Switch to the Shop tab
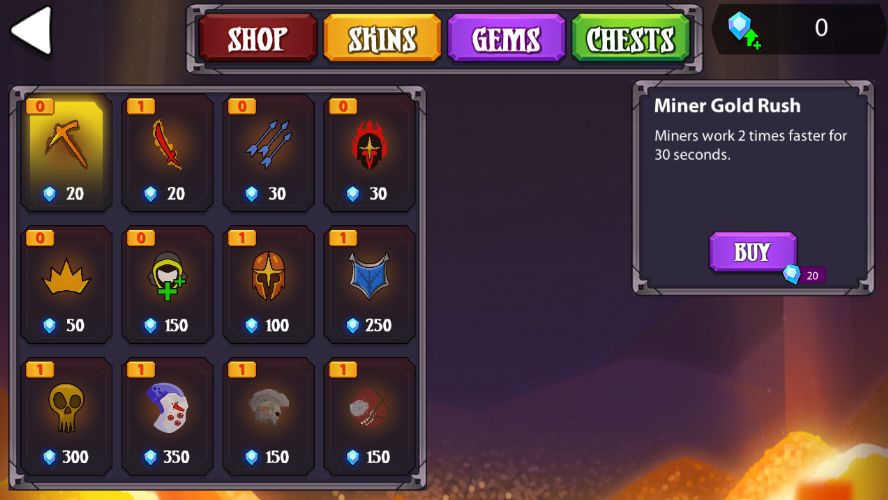This screenshot has height=500, width=888. point(257,39)
